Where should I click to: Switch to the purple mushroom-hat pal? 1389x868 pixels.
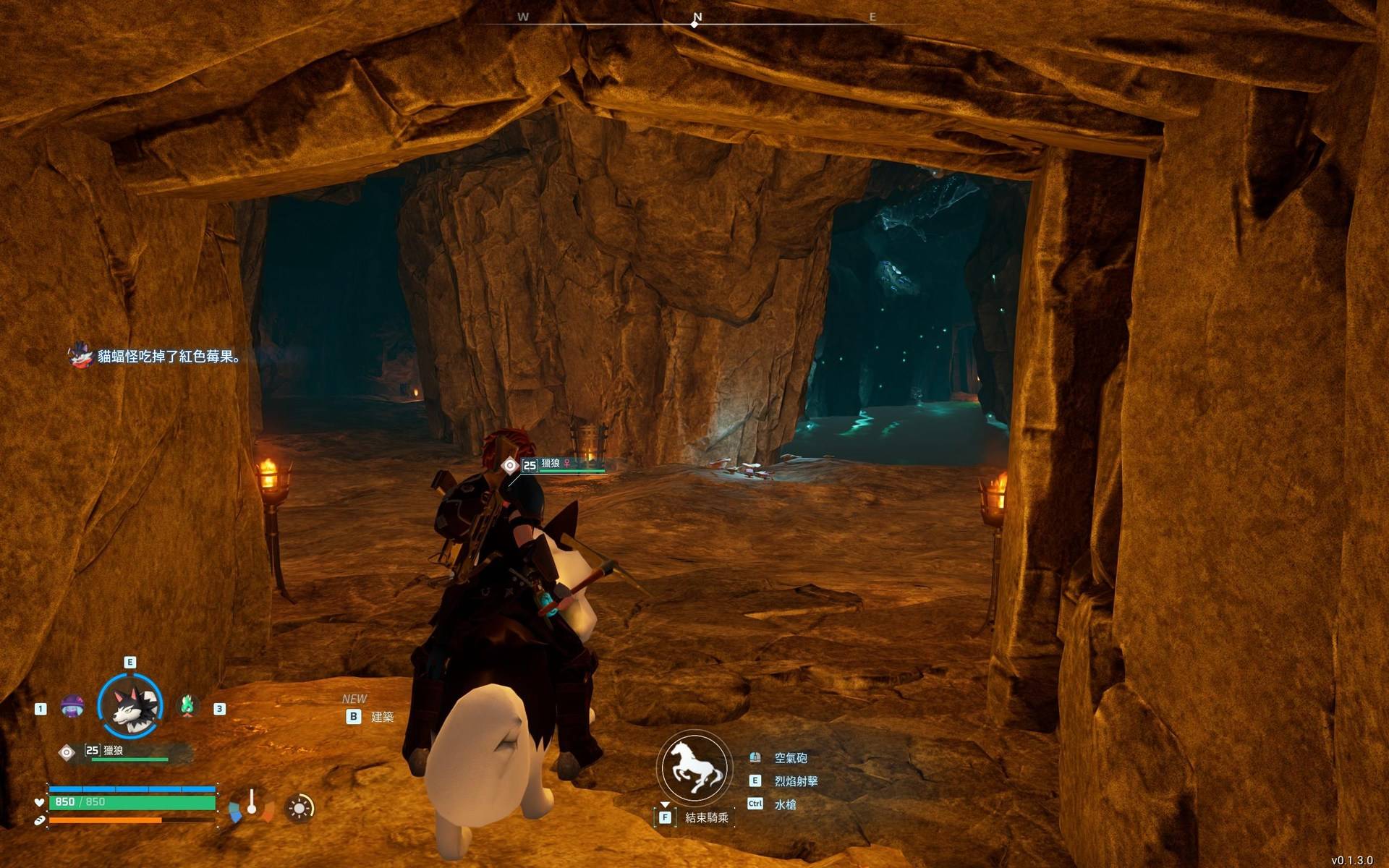pos(72,706)
